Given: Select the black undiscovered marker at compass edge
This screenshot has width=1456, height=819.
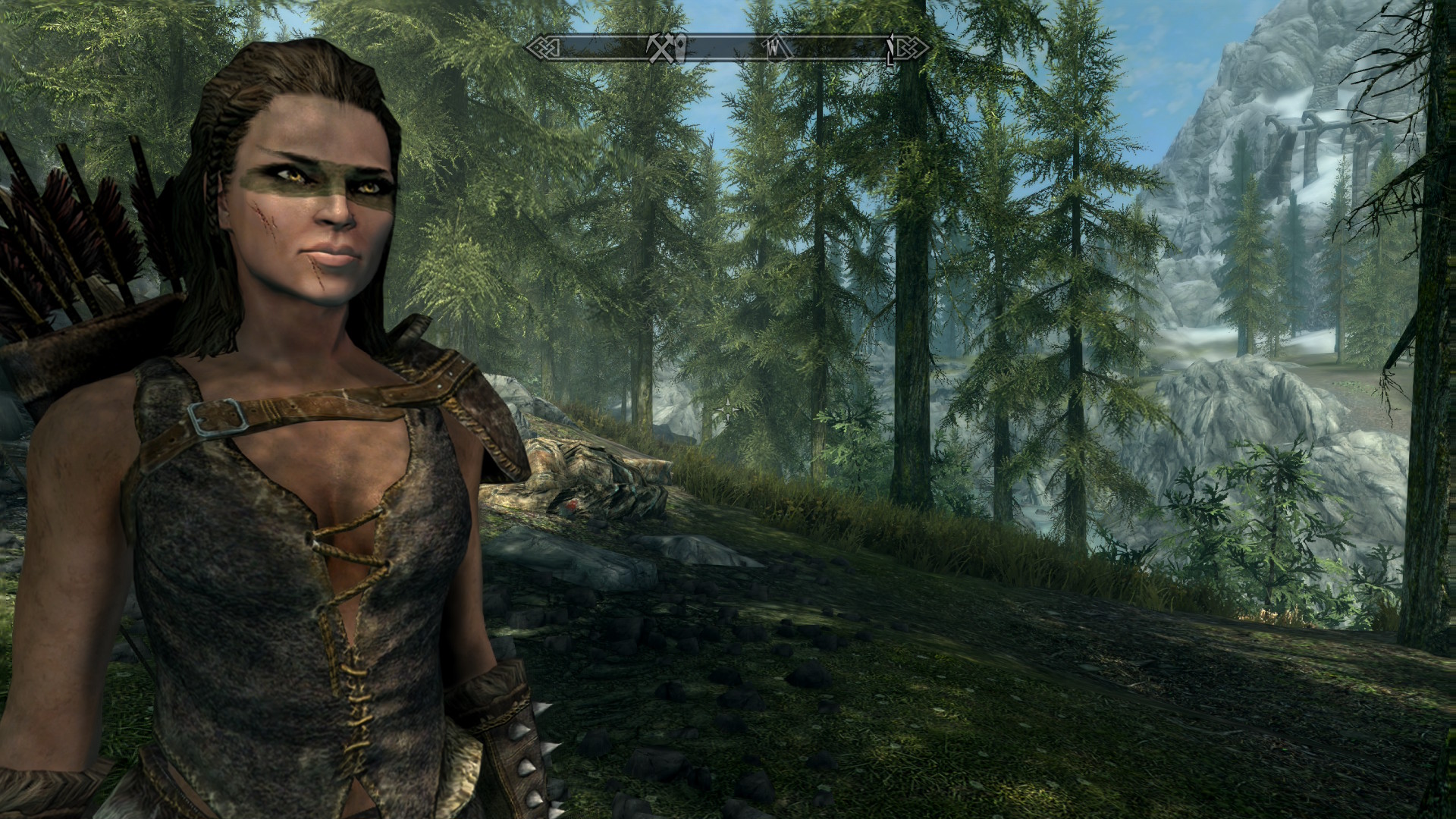Looking at the screenshot, I should [890, 49].
